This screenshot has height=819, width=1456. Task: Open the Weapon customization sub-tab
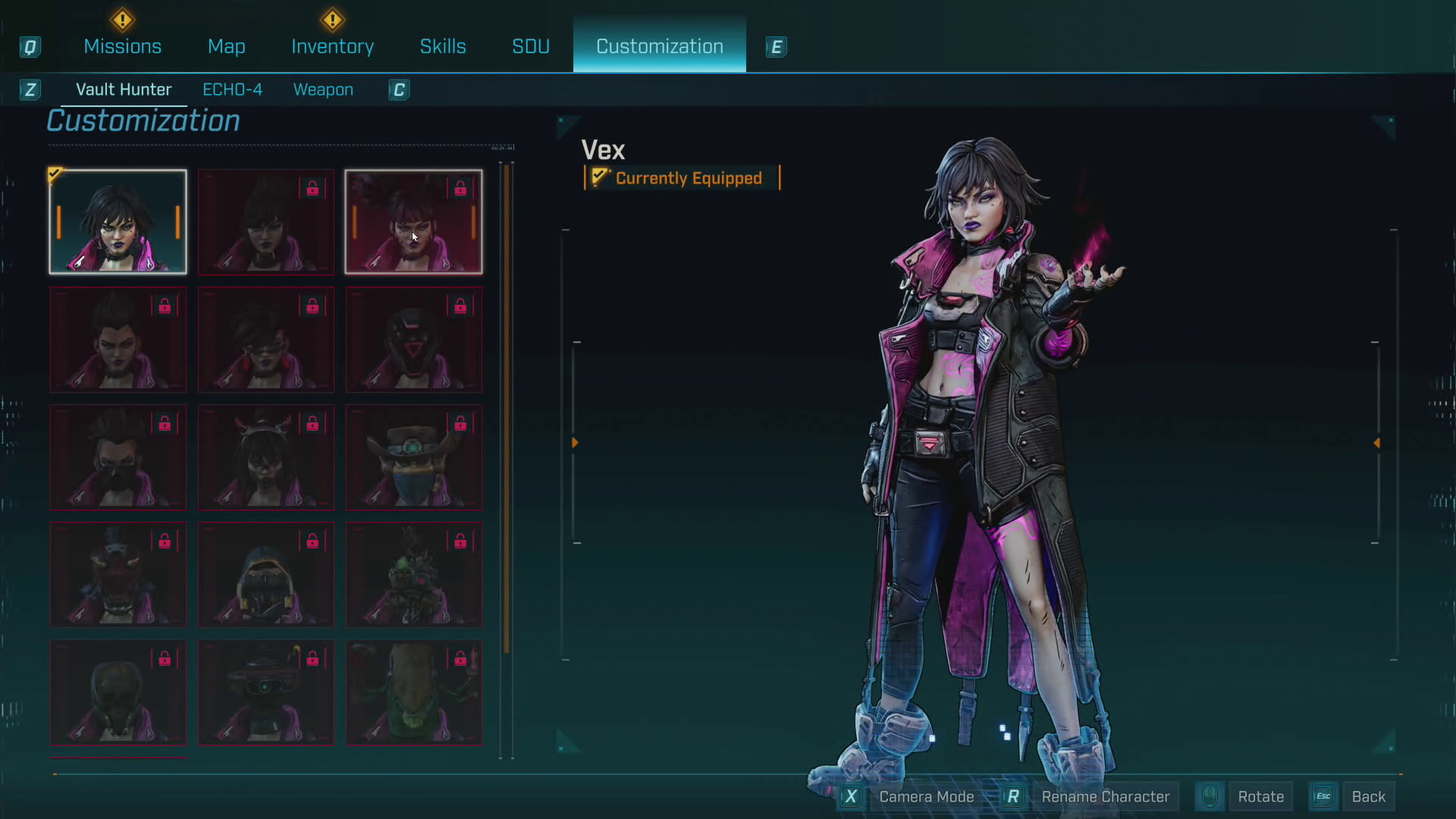tap(323, 89)
